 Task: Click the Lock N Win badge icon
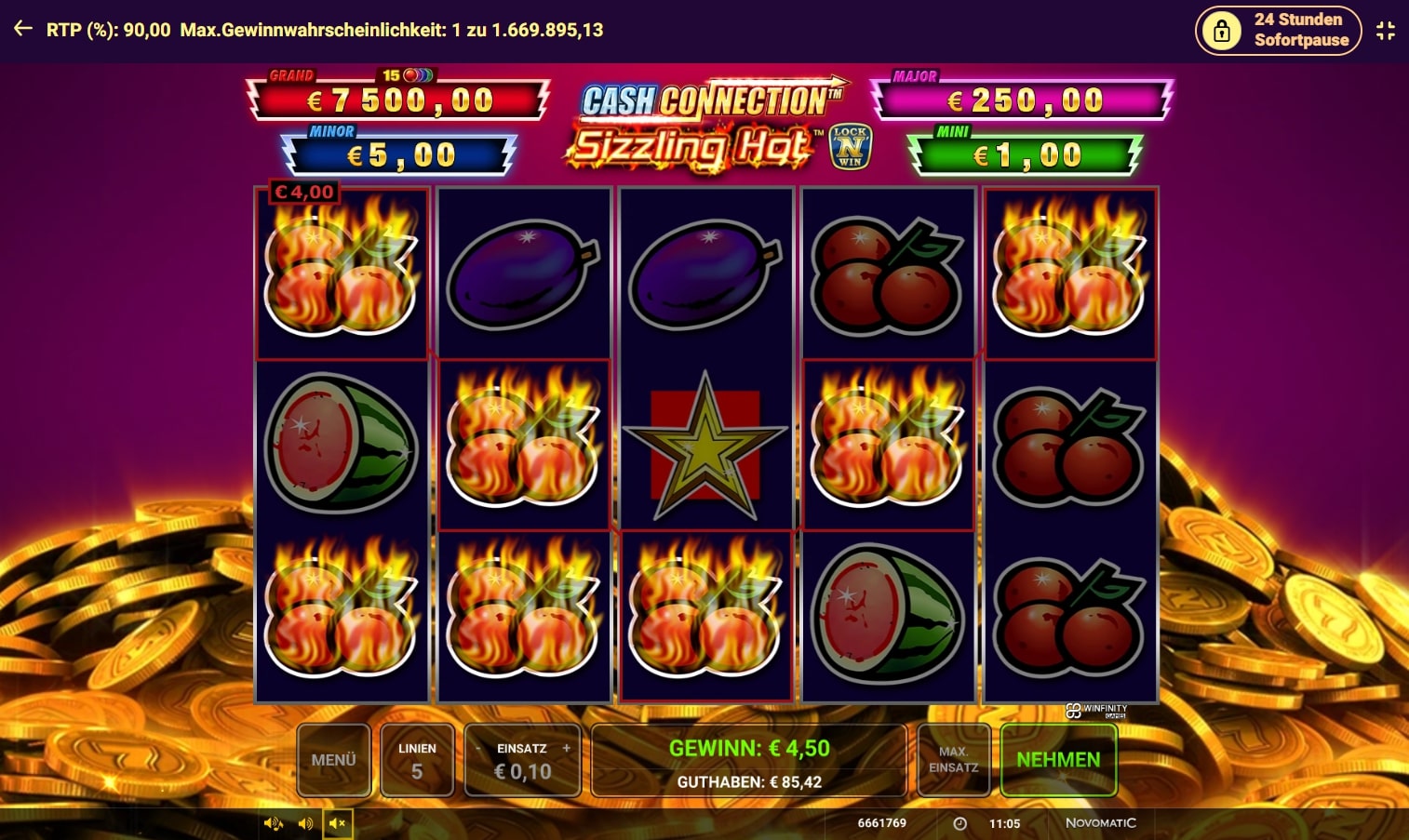pos(852,145)
